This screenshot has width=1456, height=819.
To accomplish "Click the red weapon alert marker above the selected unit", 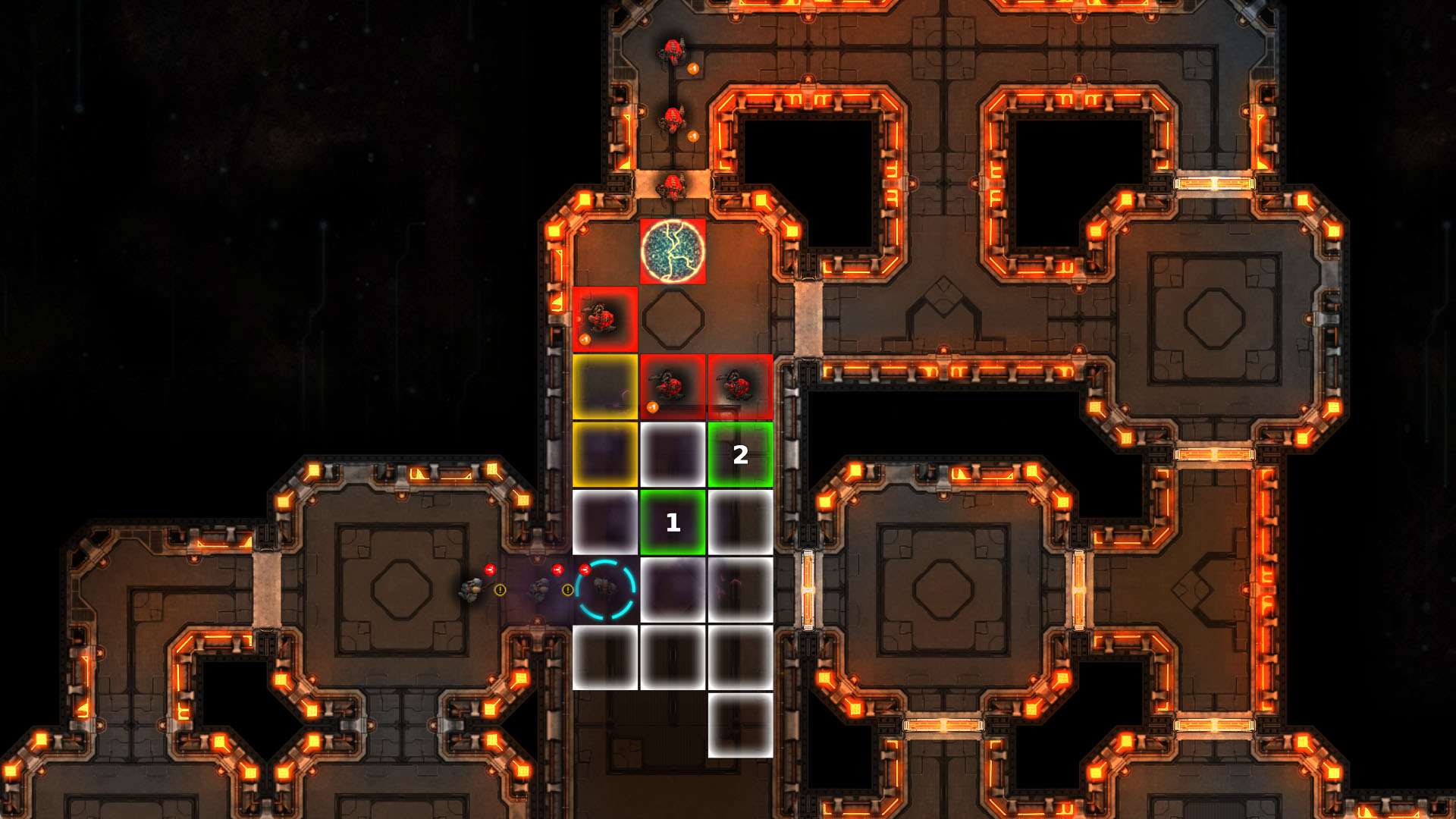I will 585,570.
